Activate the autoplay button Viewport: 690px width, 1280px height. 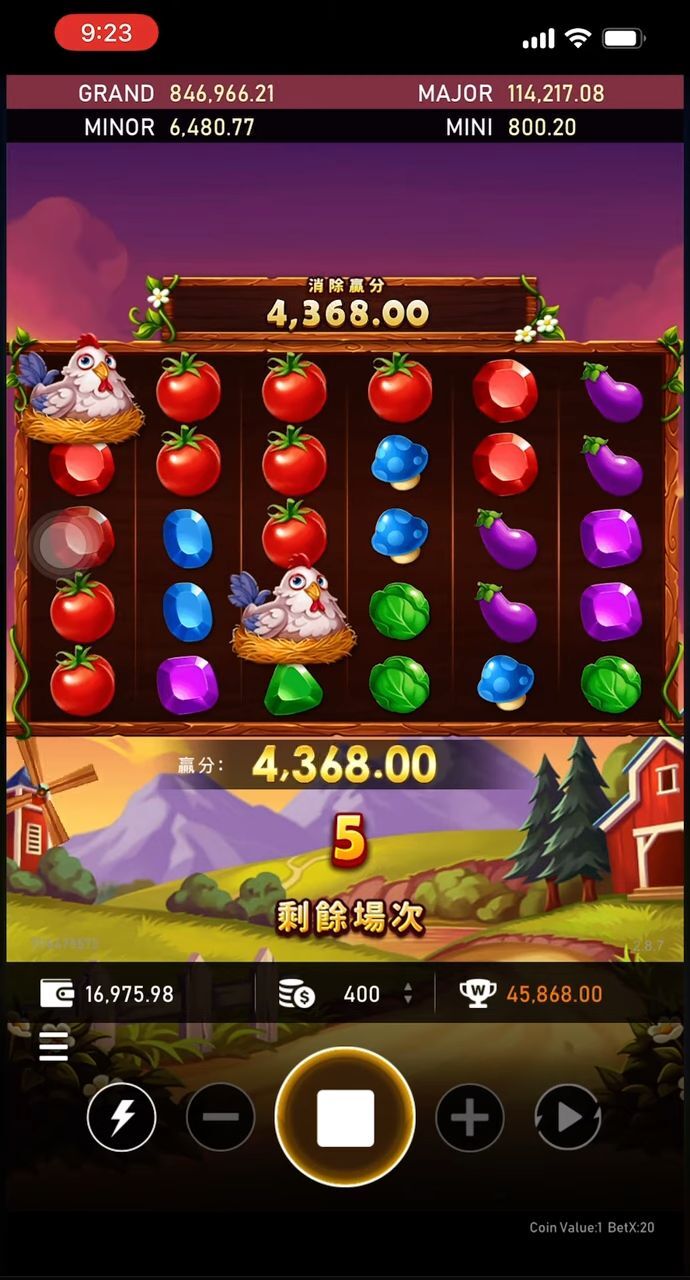(x=567, y=1116)
